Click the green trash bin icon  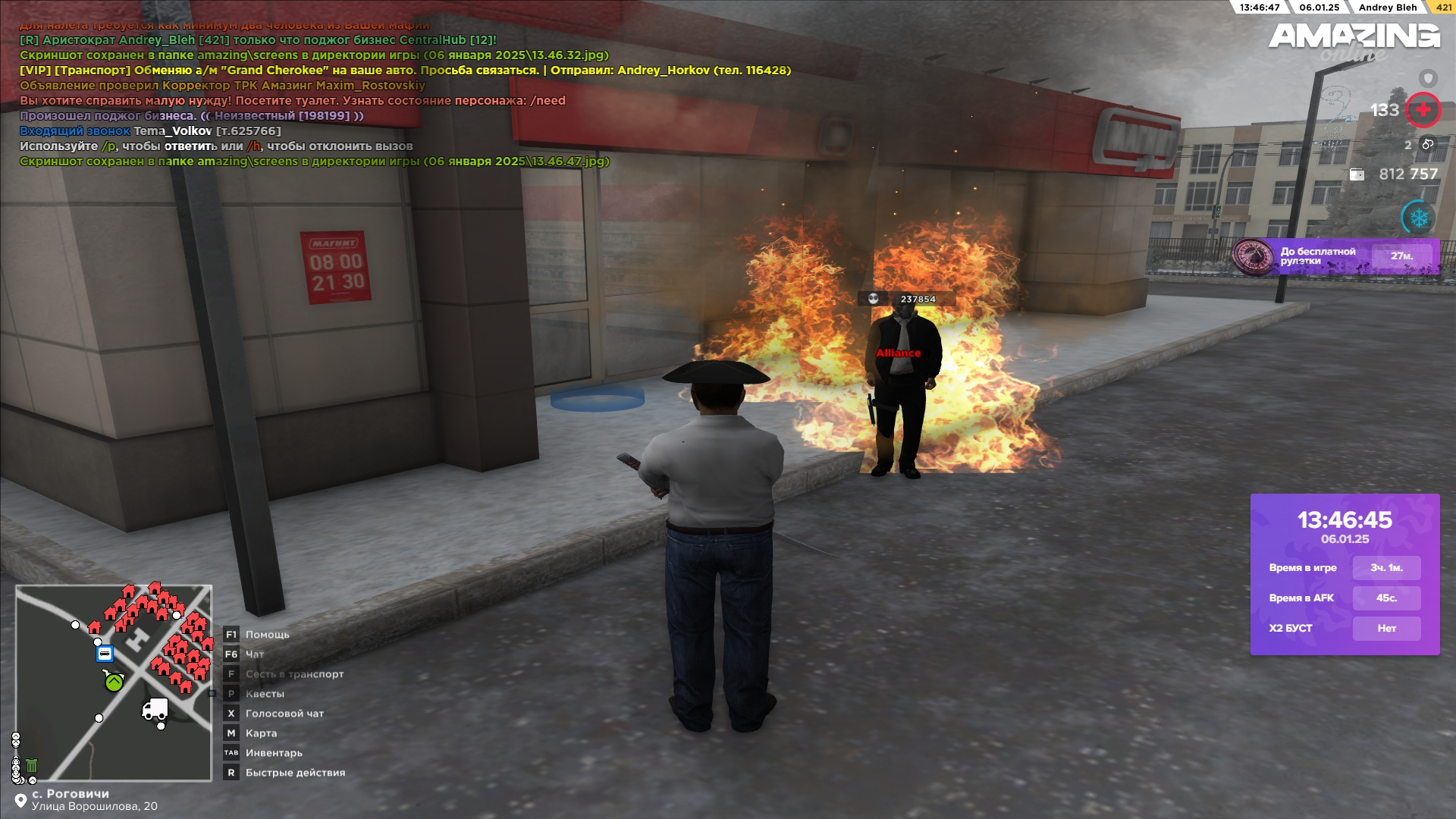coord(32,766)
